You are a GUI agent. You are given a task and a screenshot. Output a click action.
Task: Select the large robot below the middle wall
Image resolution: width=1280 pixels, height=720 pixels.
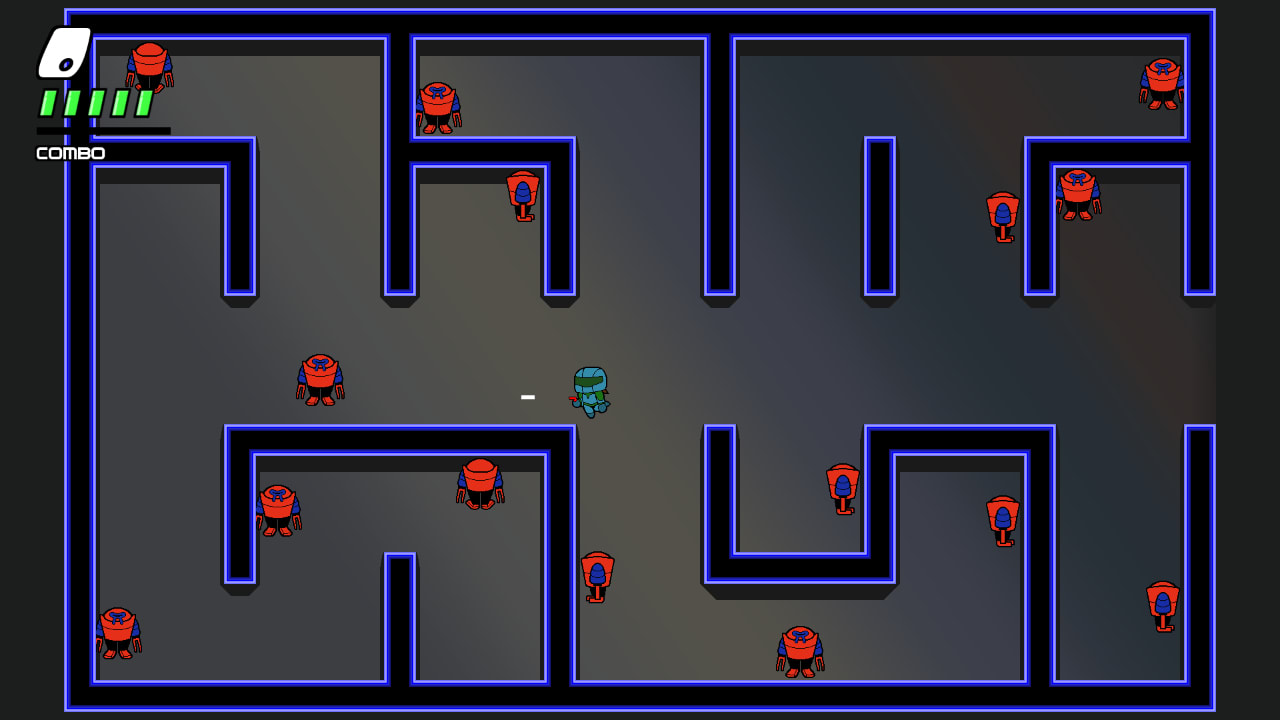click(x=478, y=483)
